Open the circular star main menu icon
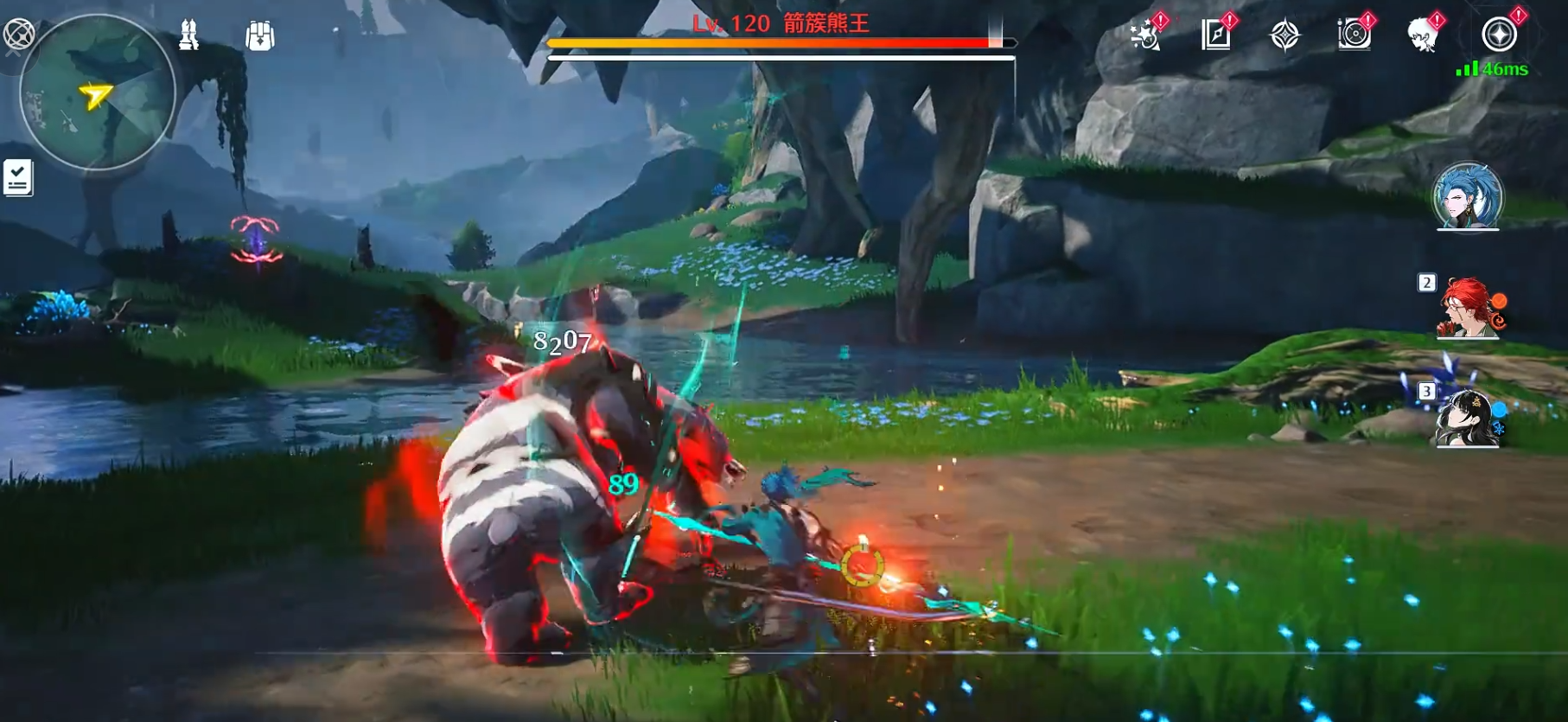Screen dimensions: 1568x722 tap(1499, 35)
